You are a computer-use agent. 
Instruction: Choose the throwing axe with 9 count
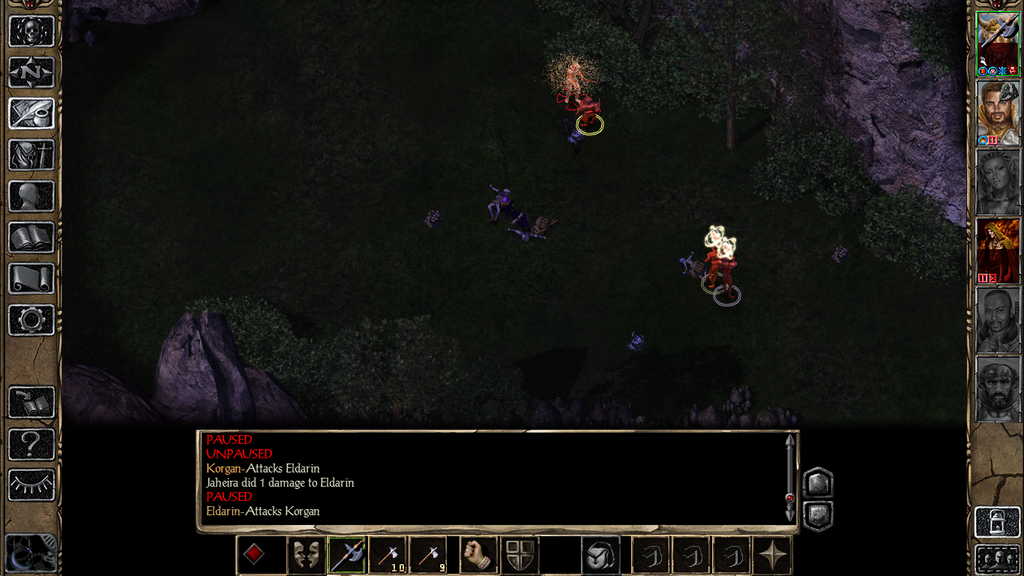[x=430, y=555]
